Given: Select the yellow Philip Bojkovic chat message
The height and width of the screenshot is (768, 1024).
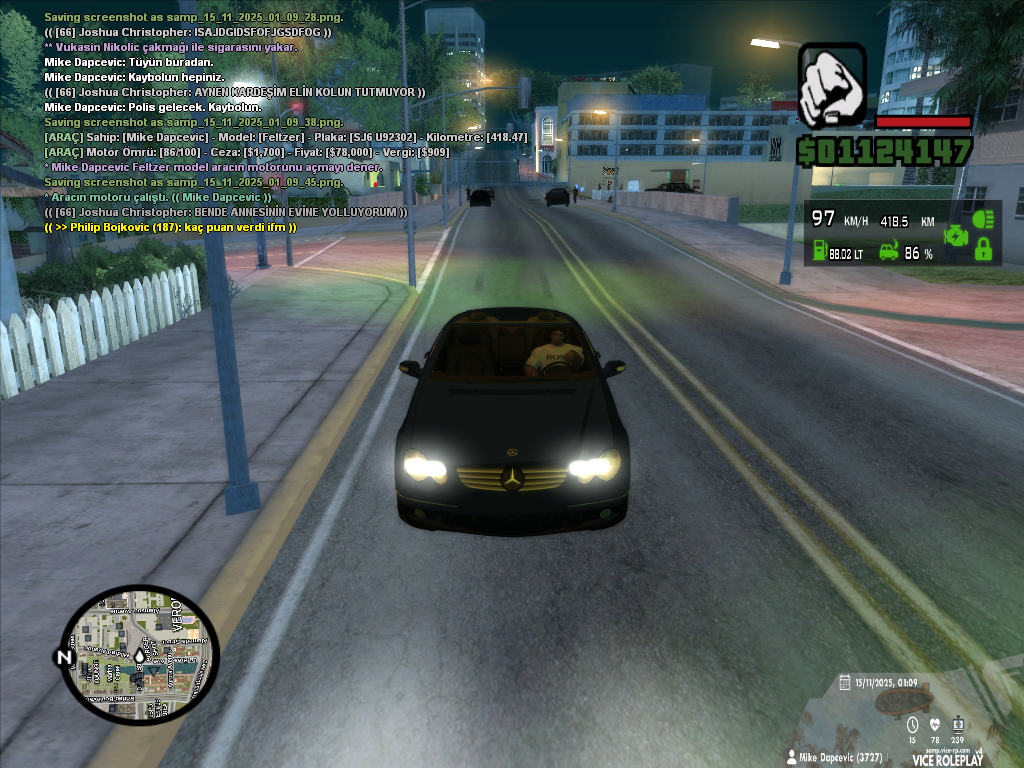Looking at the screenshot, I should (x=170, y=227).
